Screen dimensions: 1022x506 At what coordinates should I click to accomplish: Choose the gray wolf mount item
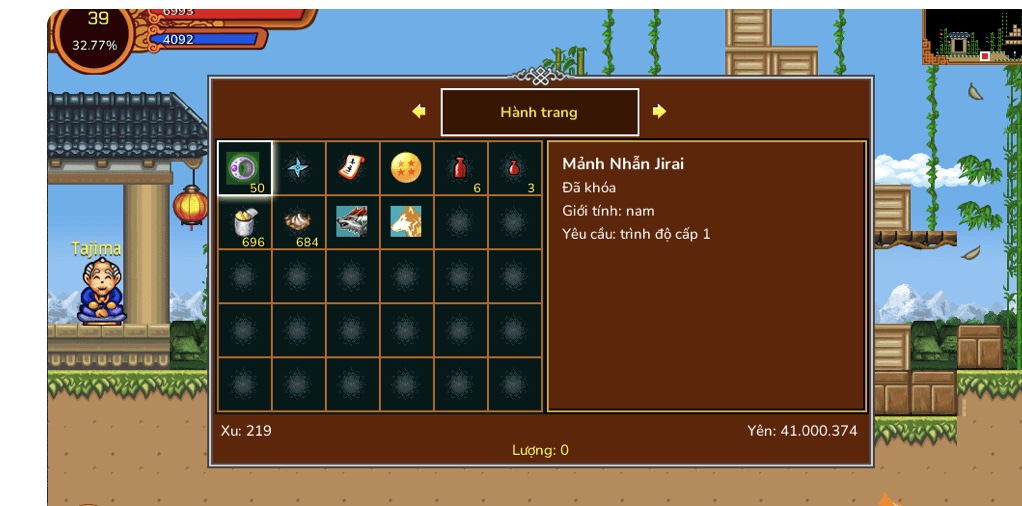352,222
